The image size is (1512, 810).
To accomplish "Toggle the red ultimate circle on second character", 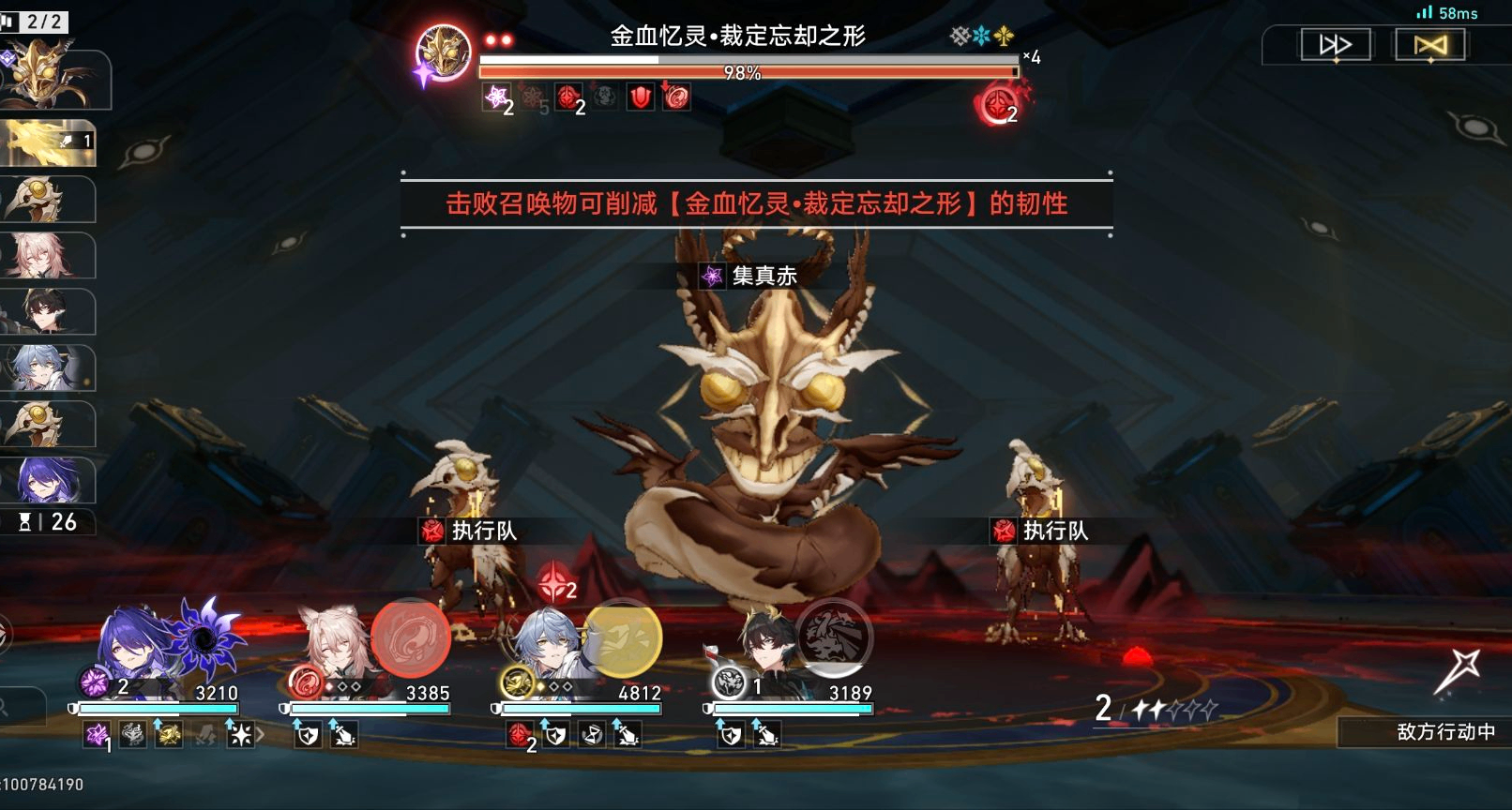I will (x=411, y=643).
